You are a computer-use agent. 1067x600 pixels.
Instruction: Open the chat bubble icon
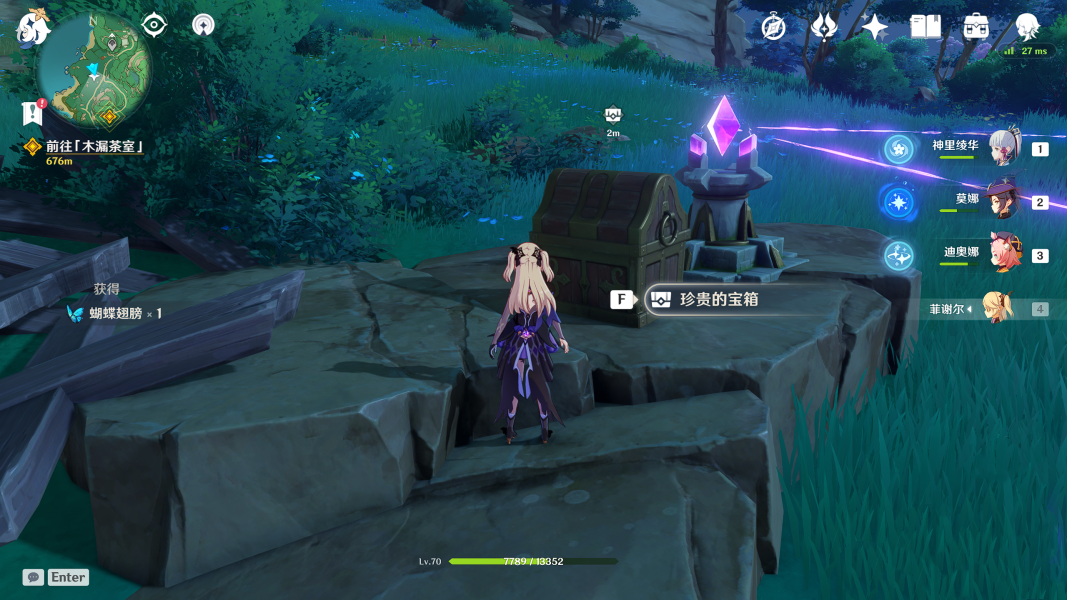(33, 577)
